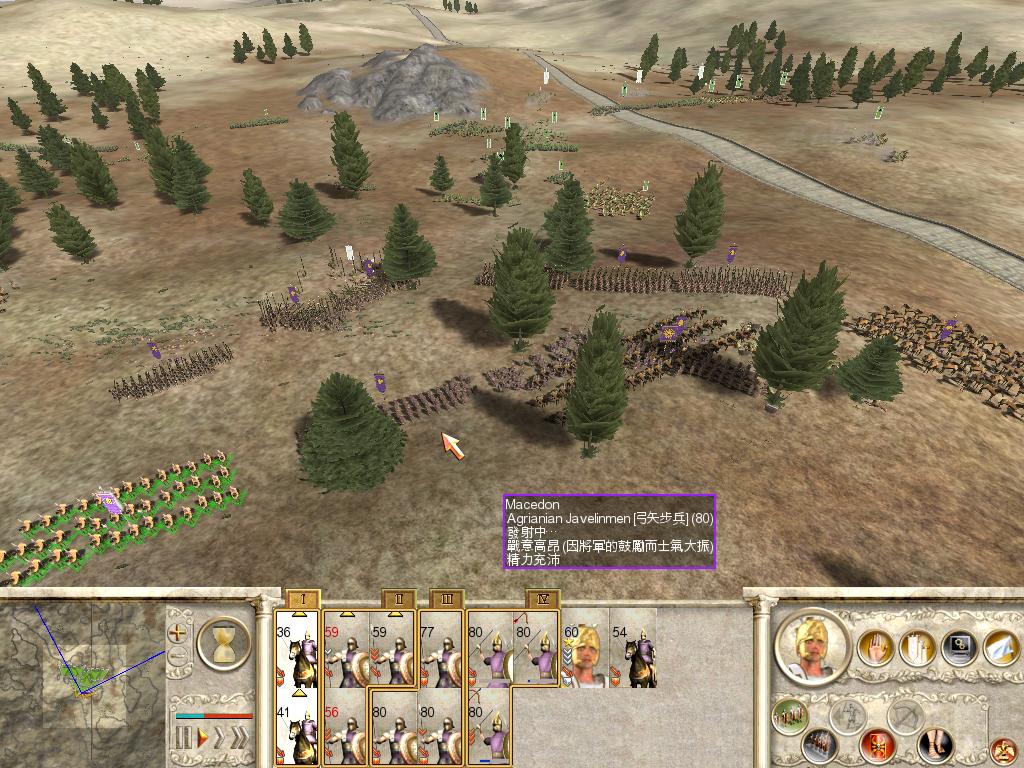Select group II tab
The height and width of the screenshot is (768, 1024).
(398, 599)
